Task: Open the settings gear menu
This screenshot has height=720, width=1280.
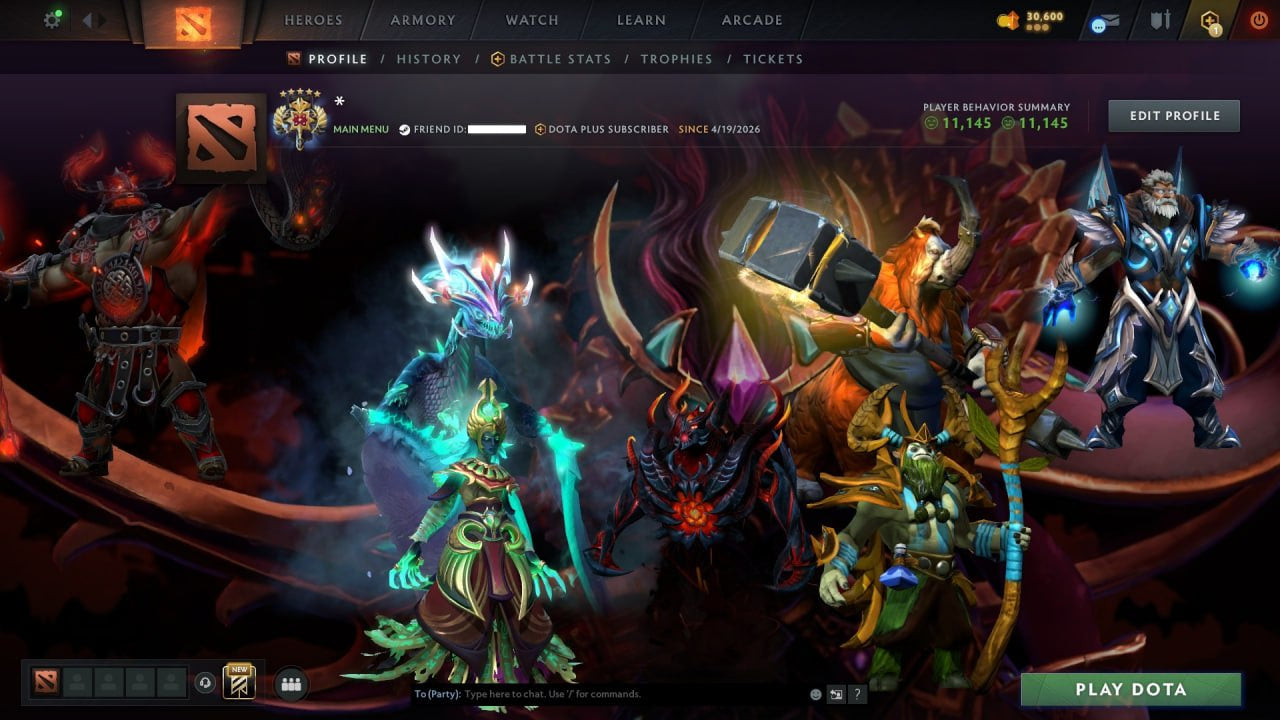Action: pyautogui.click(x=54, y=18)
